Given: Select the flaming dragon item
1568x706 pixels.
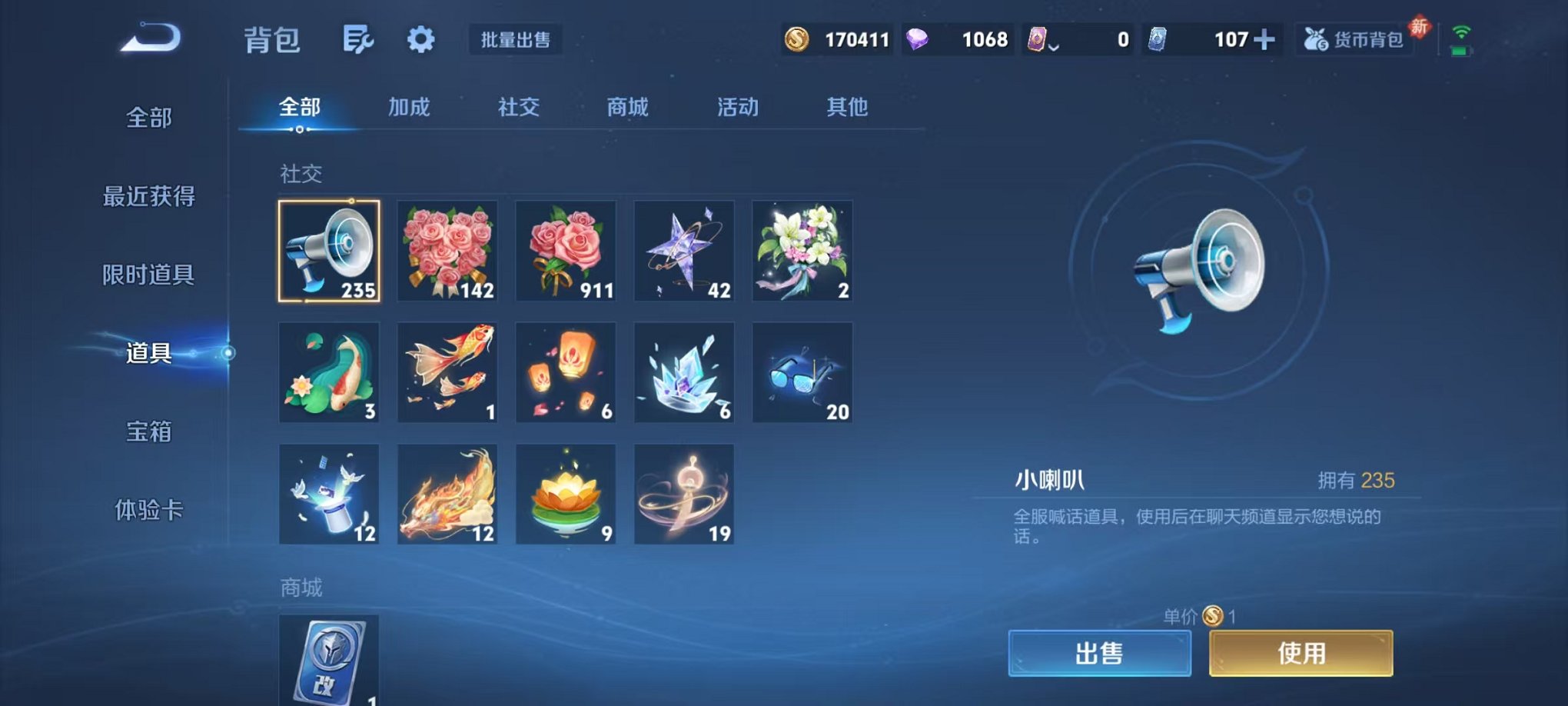Looking at the screenshot, I should click(x=447, y=493).
